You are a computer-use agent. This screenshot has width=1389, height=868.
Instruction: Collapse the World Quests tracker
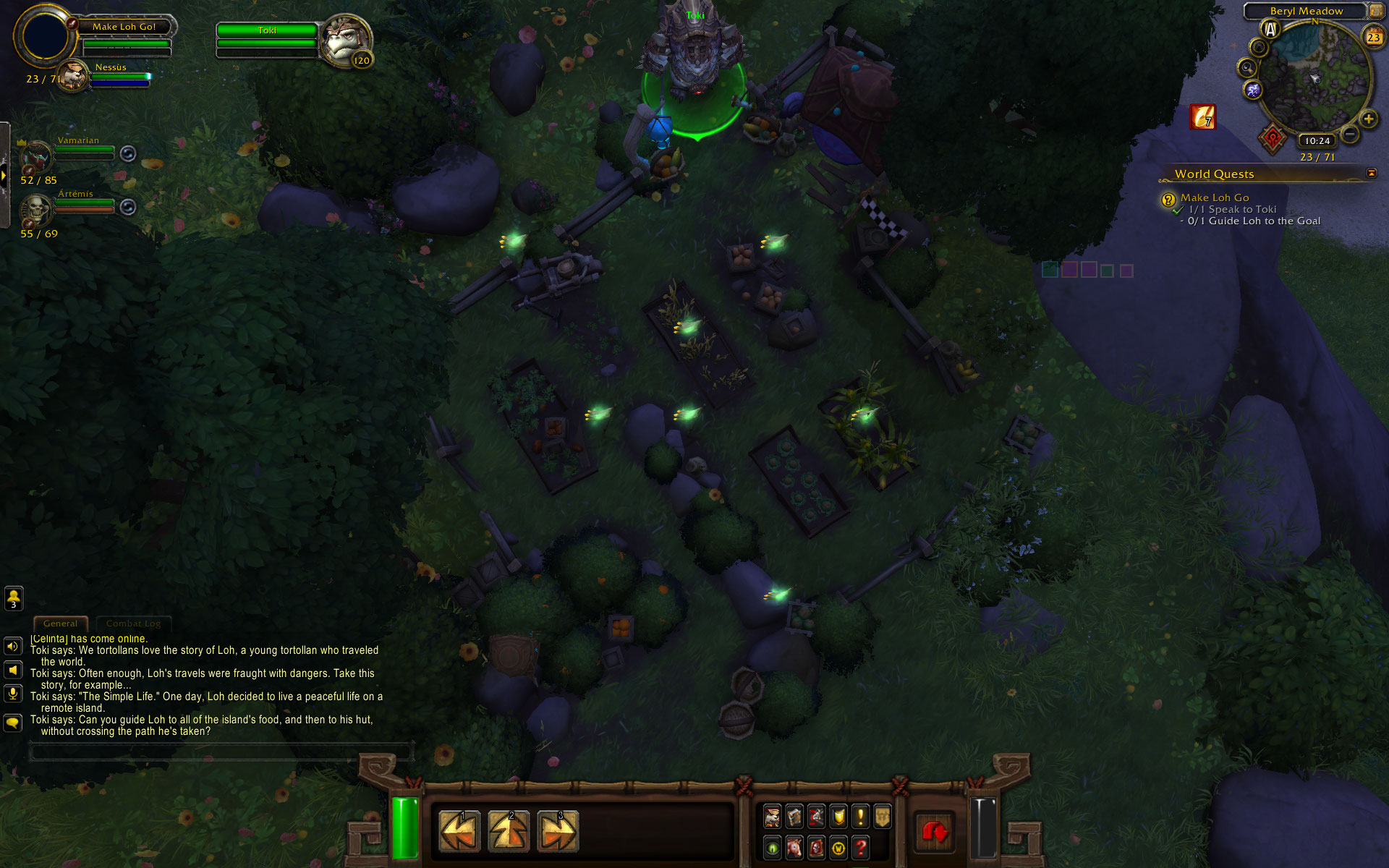pos(1371,173)
